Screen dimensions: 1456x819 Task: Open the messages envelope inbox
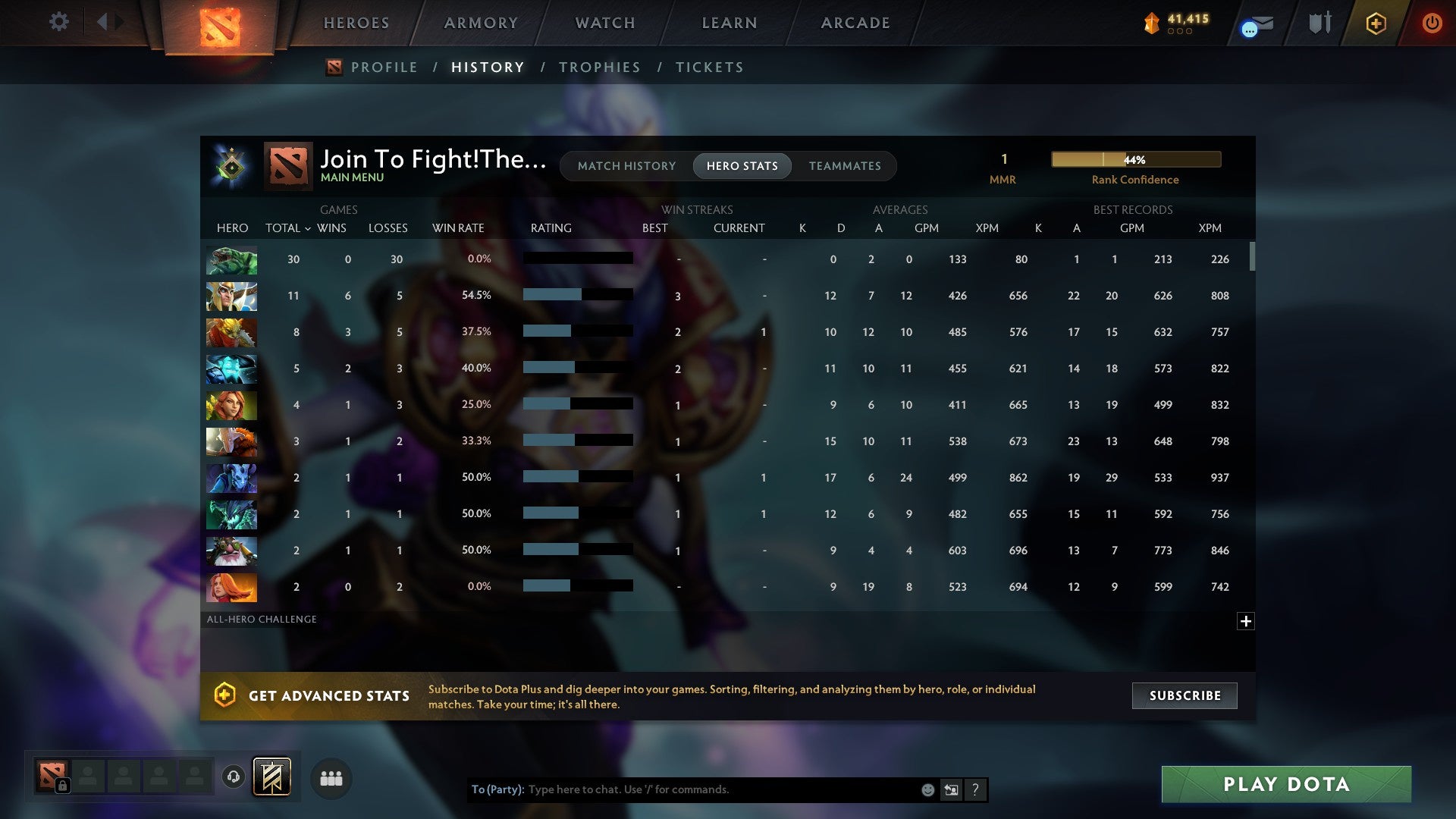[1255, 25]
